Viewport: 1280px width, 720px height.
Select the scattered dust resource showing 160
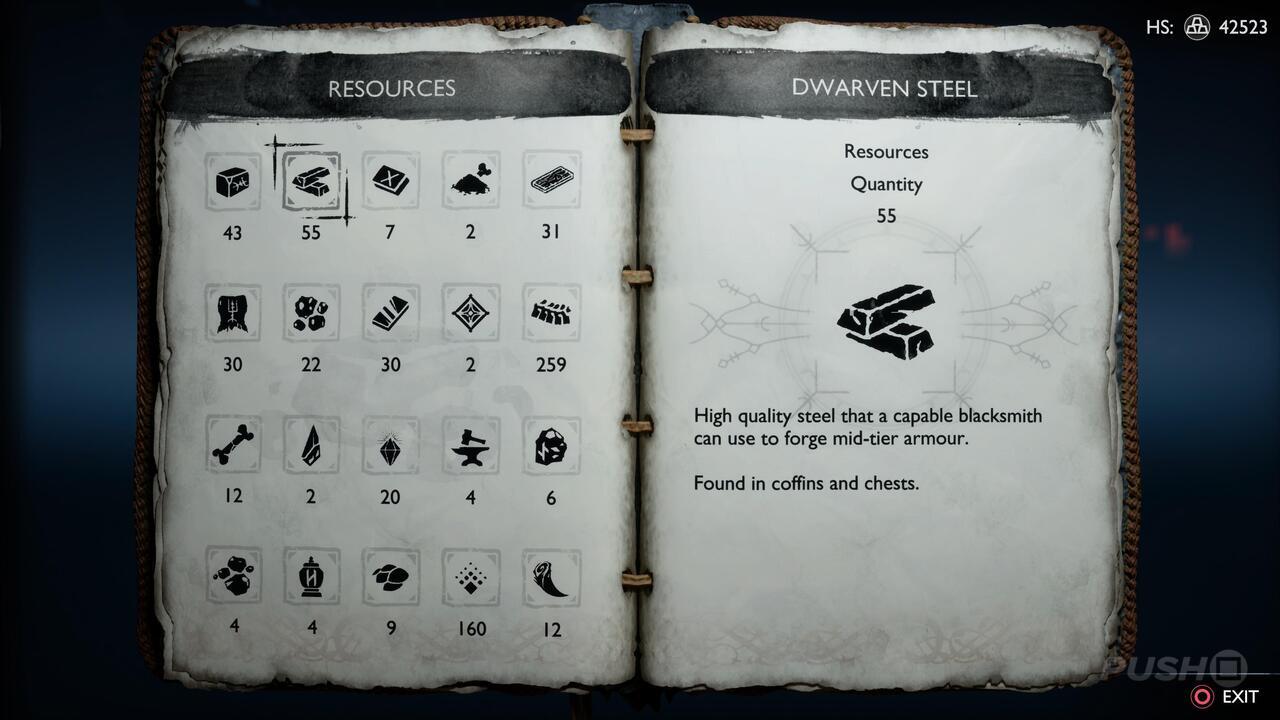(470, 577)
